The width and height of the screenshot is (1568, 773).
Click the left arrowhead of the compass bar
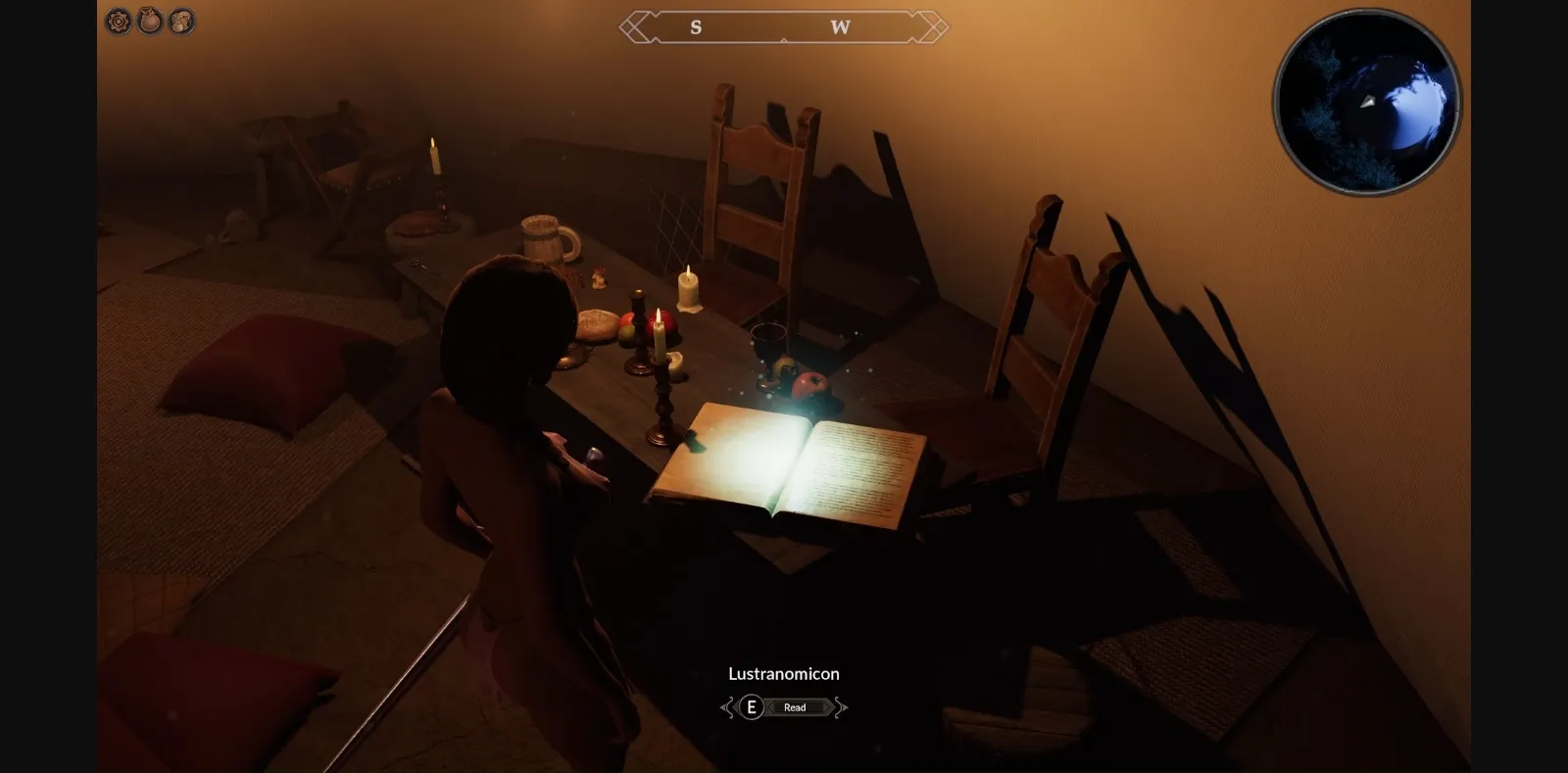(630, 28)
